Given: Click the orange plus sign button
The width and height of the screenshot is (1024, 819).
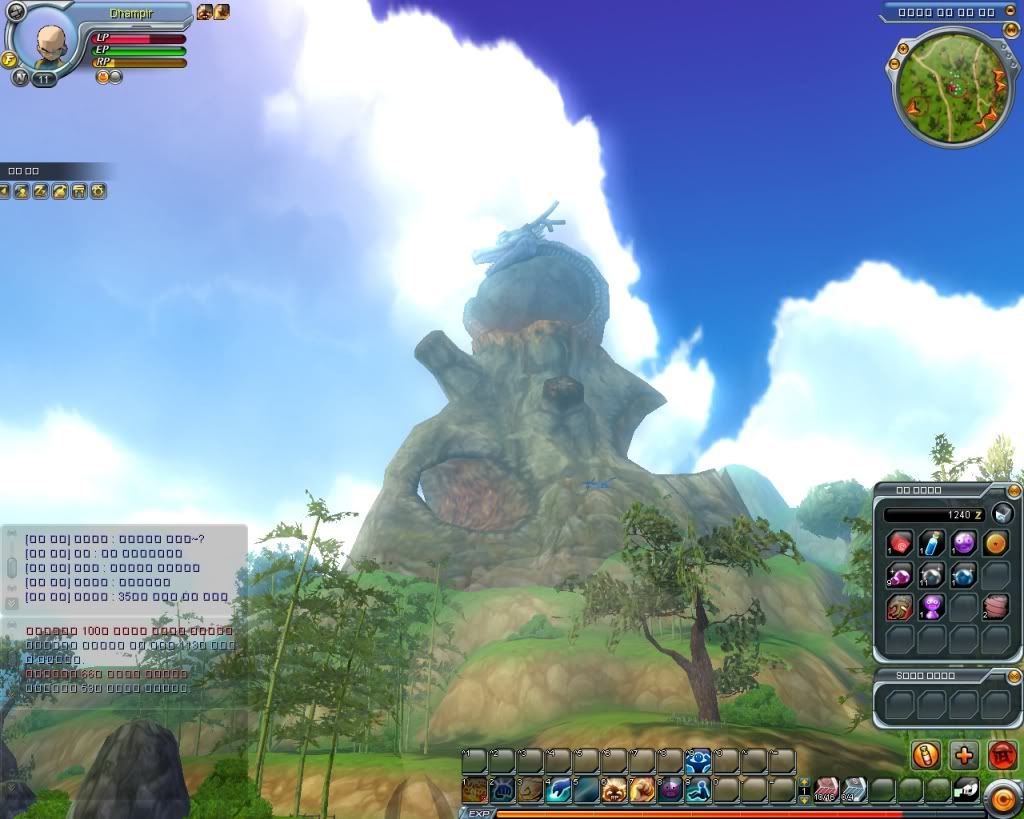Looking at the screenshot, I should [965, 755].
